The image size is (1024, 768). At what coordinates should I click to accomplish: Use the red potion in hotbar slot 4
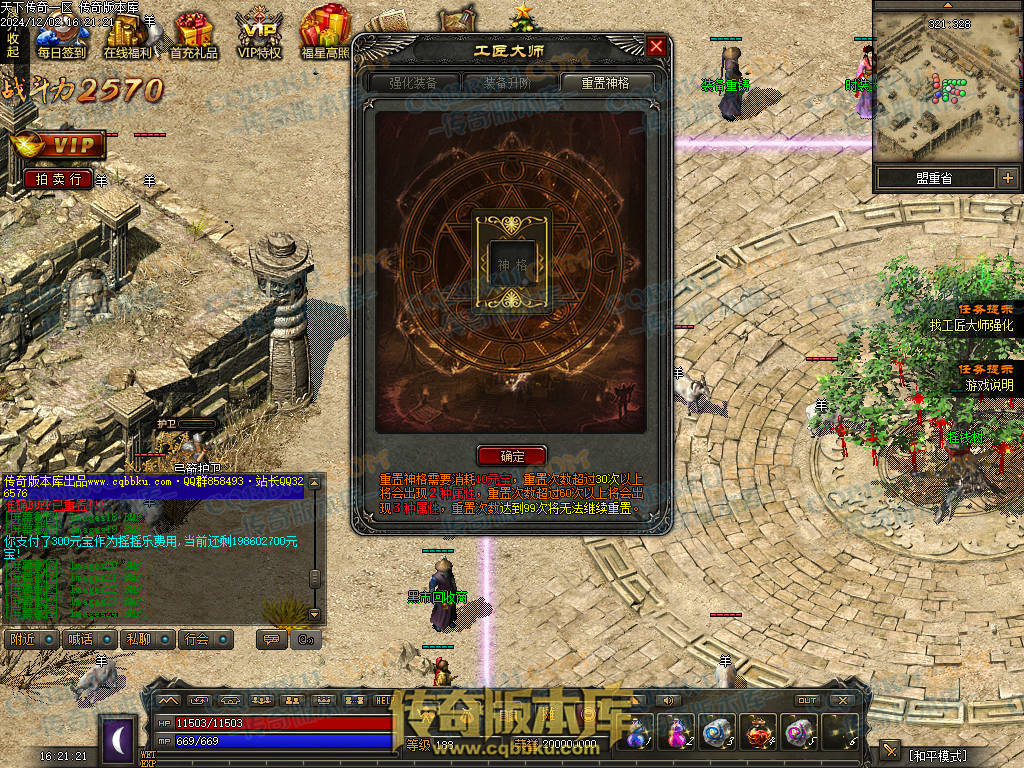click(757, 733)
